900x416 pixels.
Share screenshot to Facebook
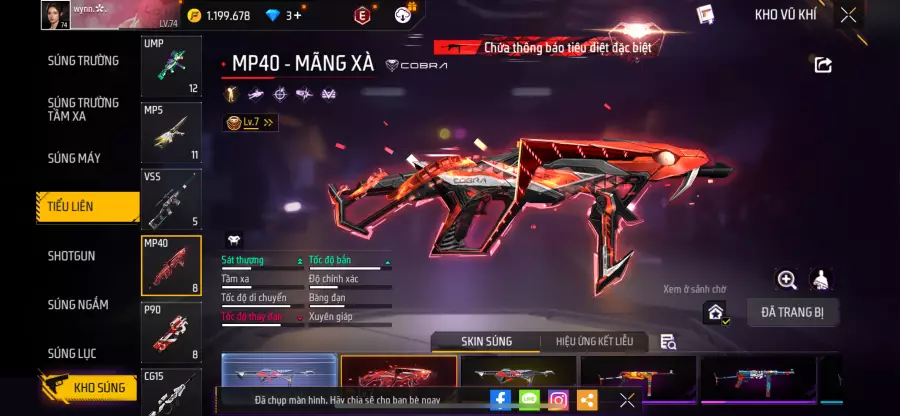(x=500, y=400)
